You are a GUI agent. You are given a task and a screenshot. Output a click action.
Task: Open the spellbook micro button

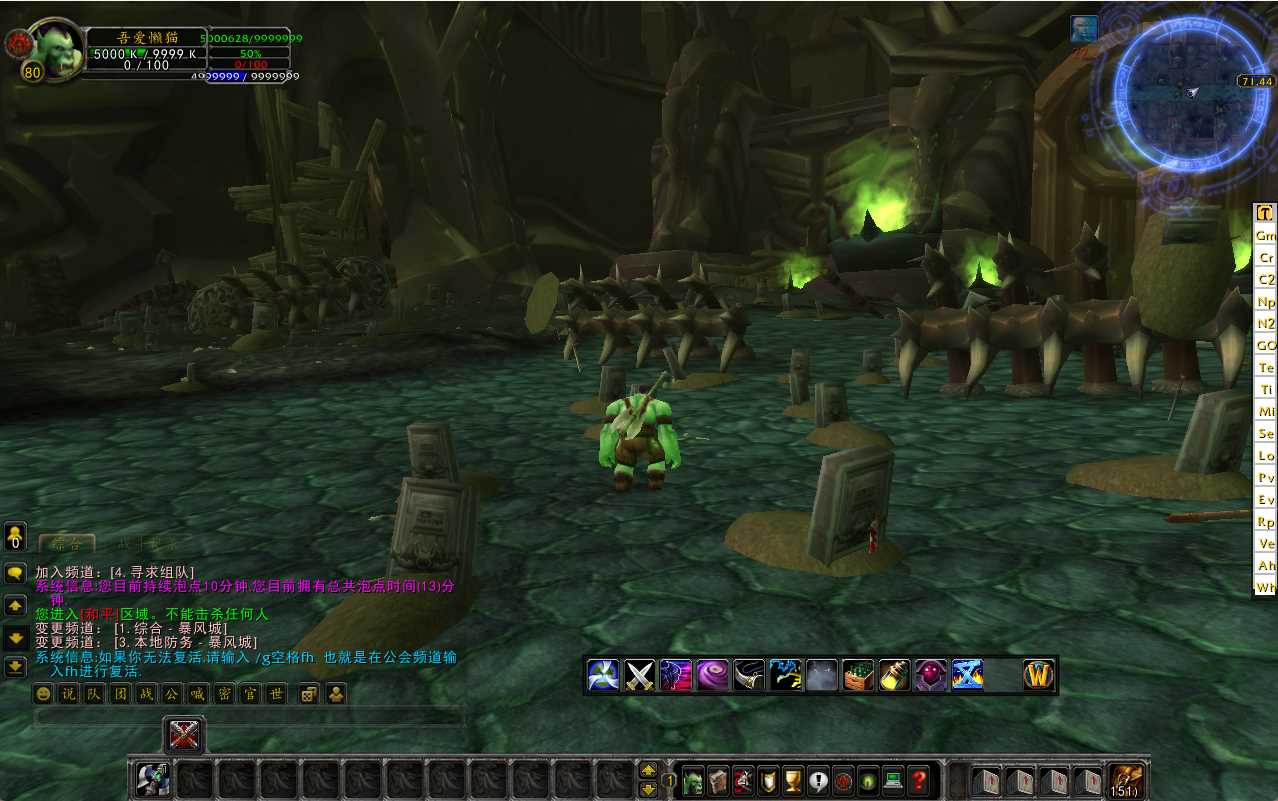tap(717, 781)
